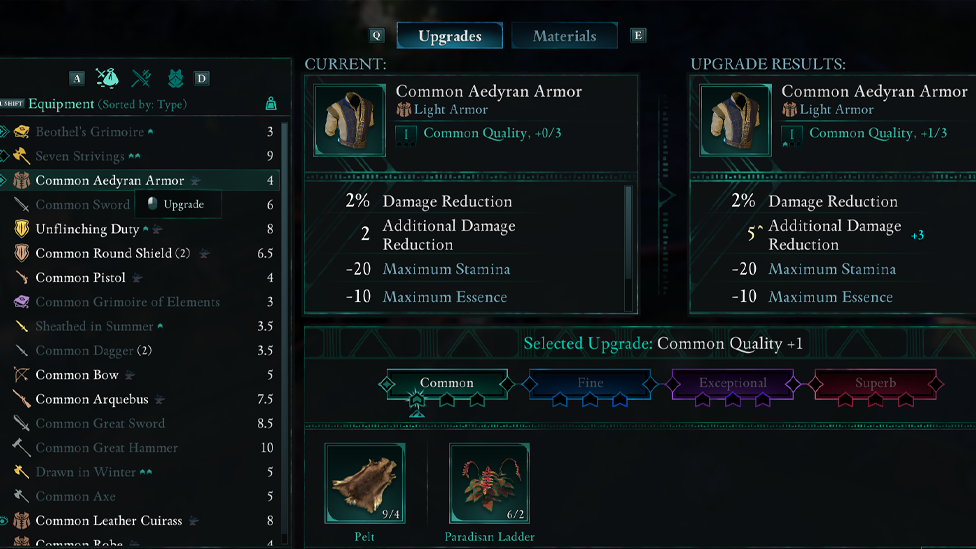Select the Exceptional quality tier
The image size is (976, 549).
click(733, 384)
